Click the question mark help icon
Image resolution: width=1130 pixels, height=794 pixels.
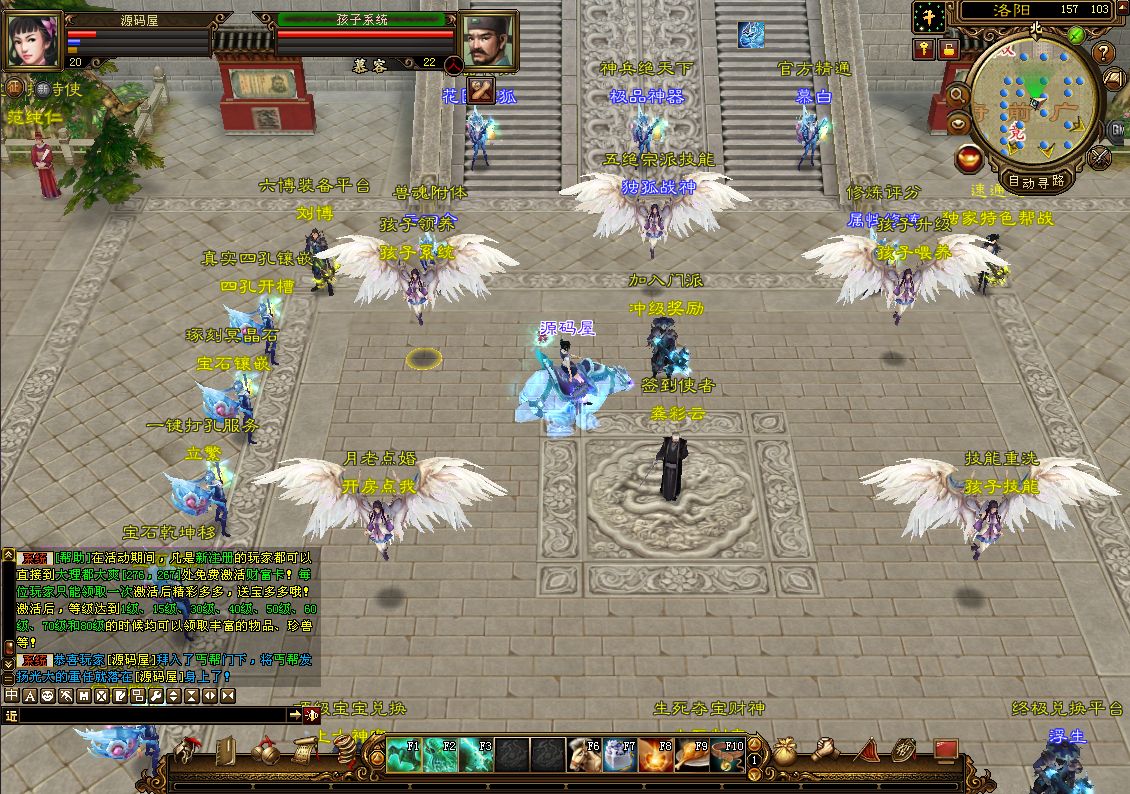pos(1103,52)
